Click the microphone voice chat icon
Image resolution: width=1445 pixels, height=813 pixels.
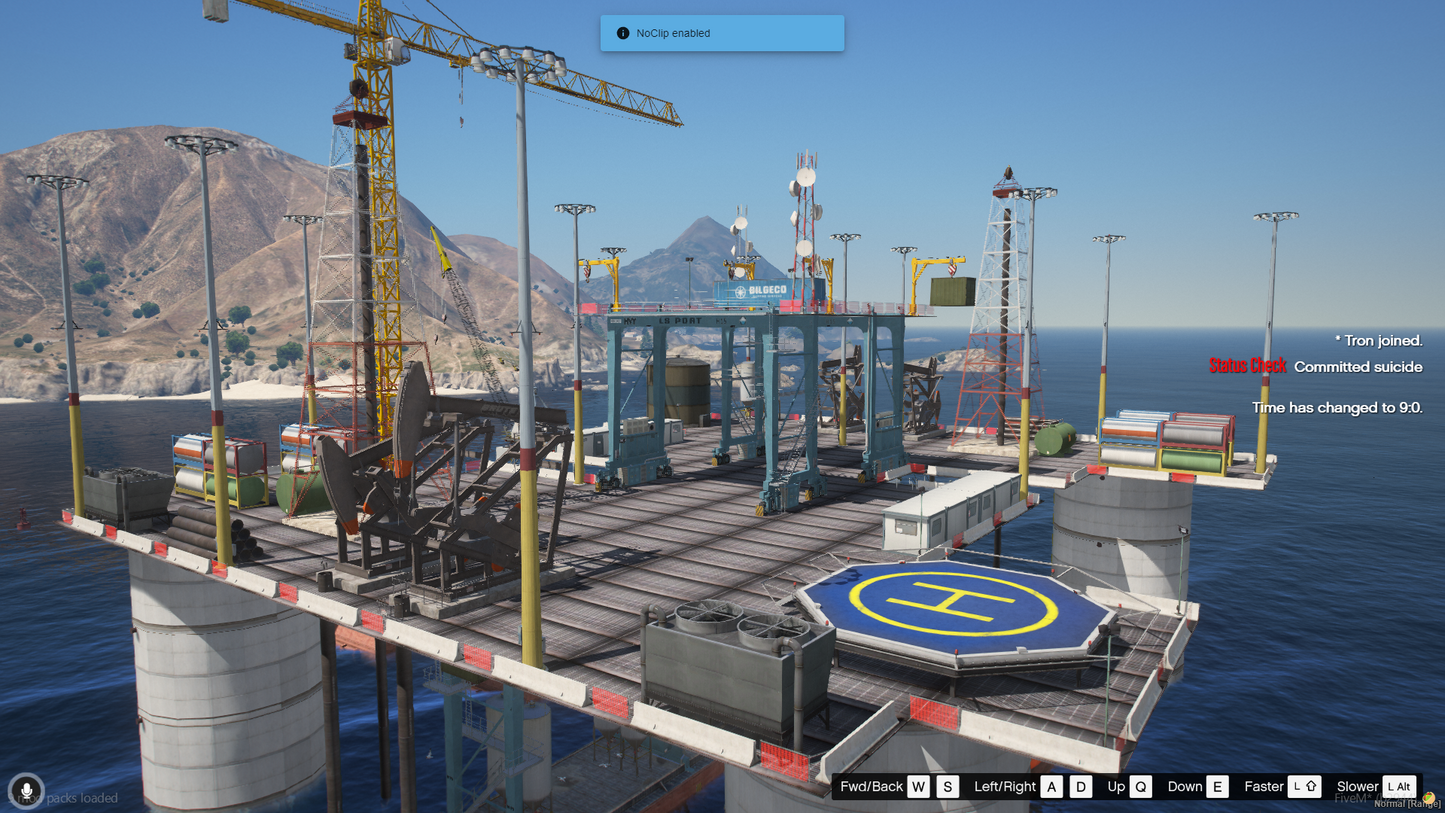26,791
